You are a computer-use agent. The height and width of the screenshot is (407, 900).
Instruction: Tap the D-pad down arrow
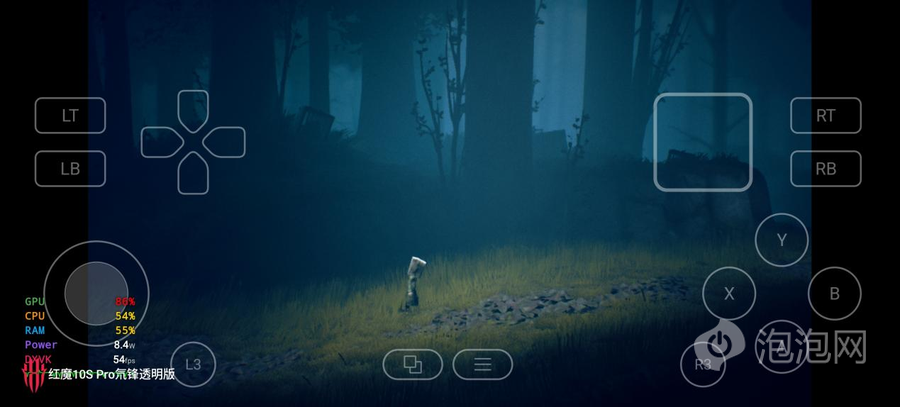point(193,174)
